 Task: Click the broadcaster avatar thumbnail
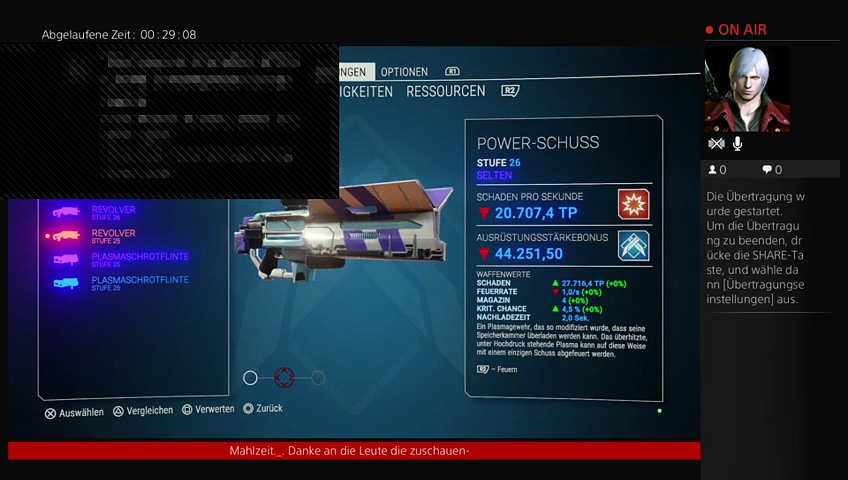tap(747, 89)
